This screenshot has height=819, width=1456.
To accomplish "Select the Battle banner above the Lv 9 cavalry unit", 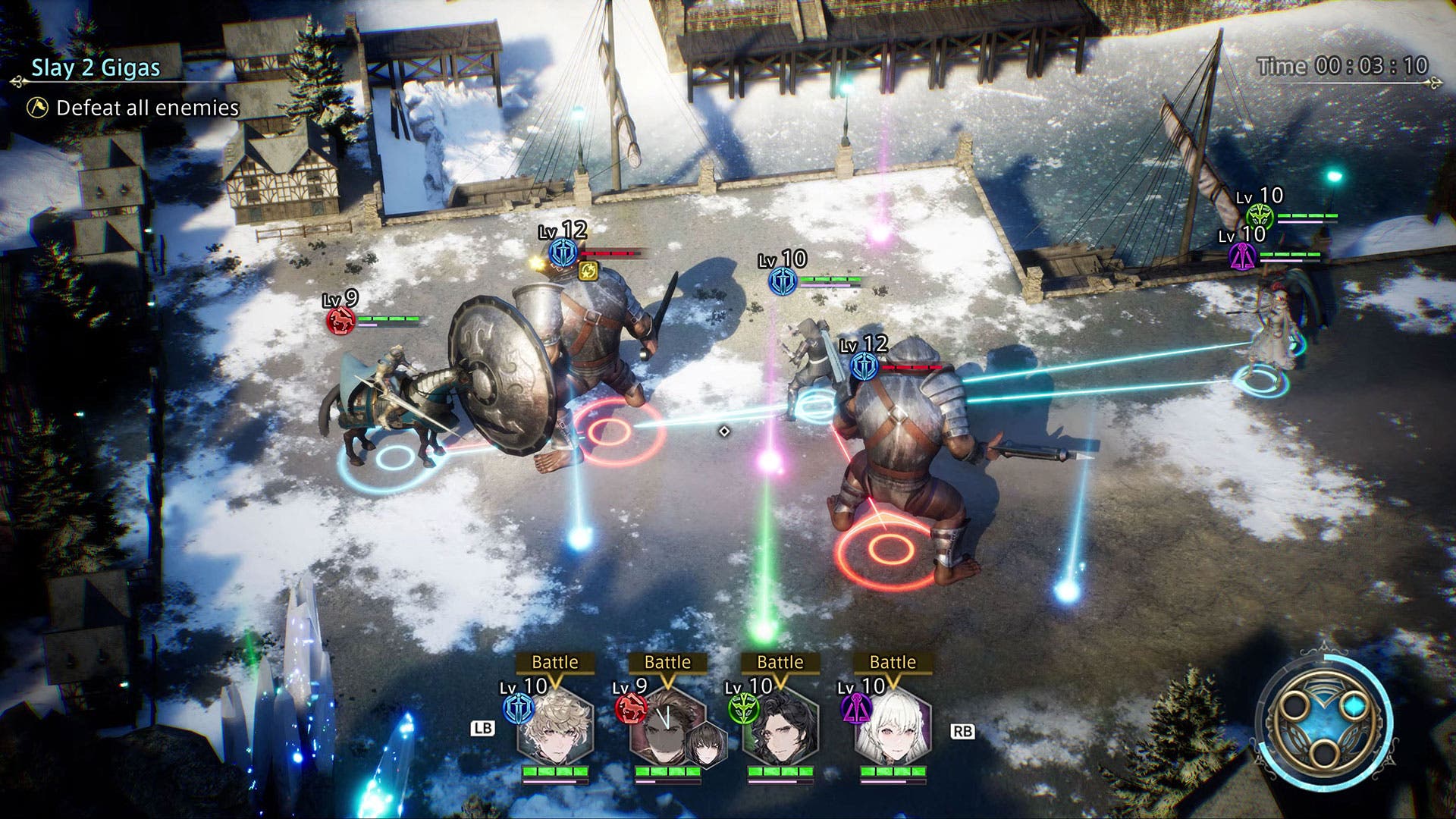I will pyautogui.click(x=667, y=661).
